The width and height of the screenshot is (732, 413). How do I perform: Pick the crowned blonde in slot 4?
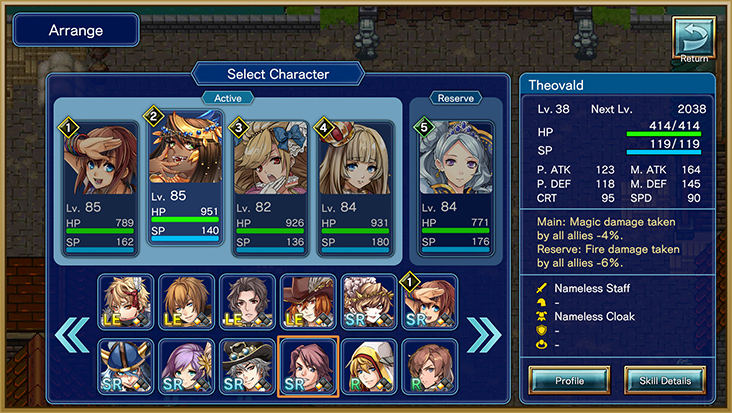(x=355, y=186)
